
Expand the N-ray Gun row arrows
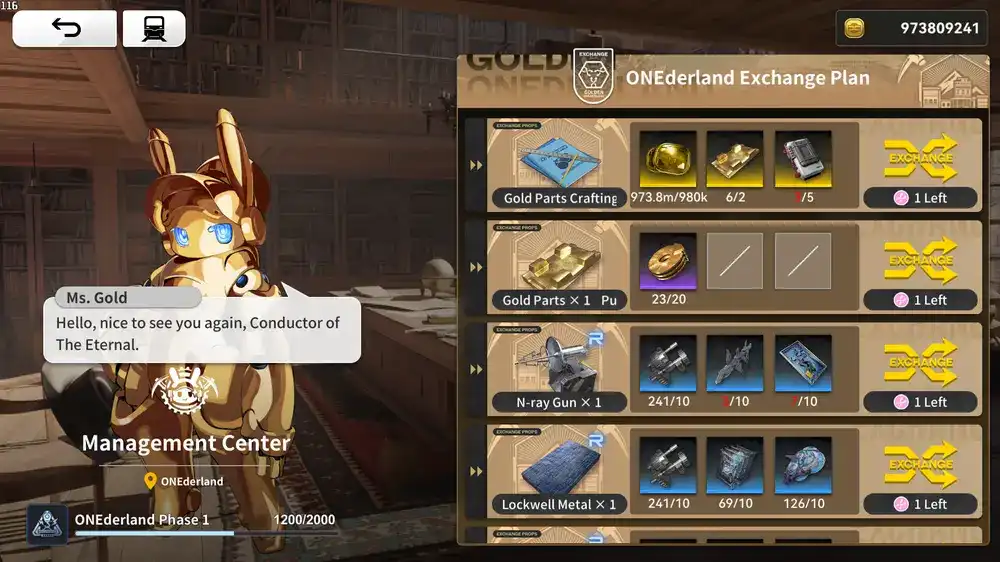pyautogui.click(x=476, y=369)
